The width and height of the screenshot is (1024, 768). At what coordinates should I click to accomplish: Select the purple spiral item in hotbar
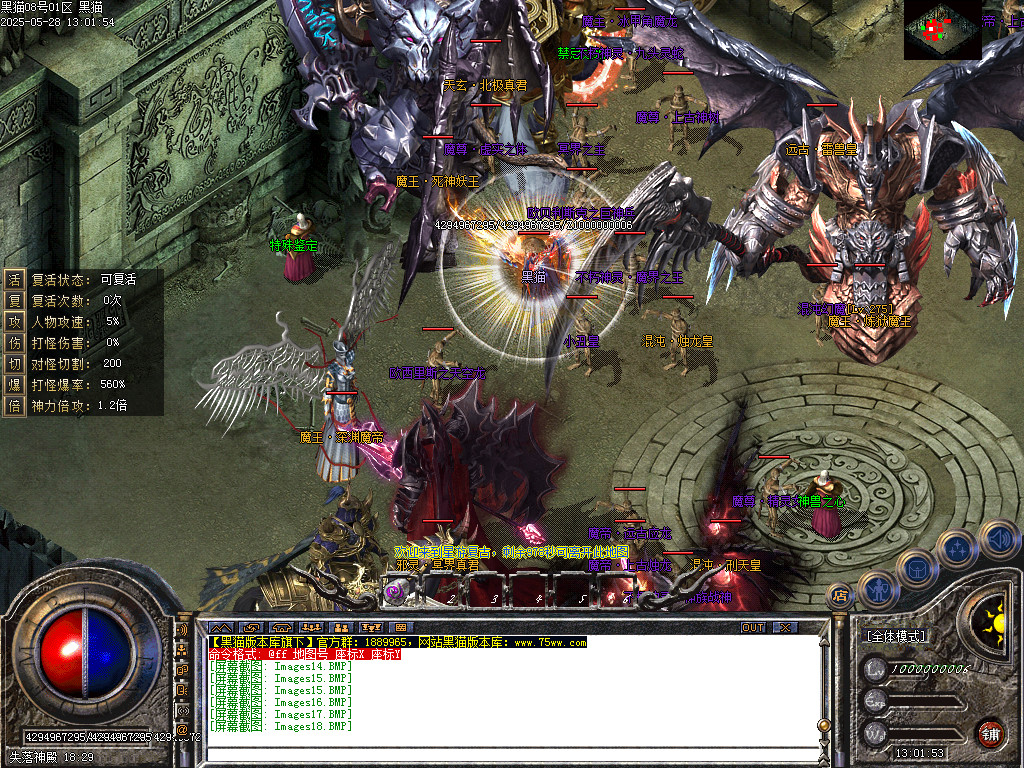tap(396, 592)
